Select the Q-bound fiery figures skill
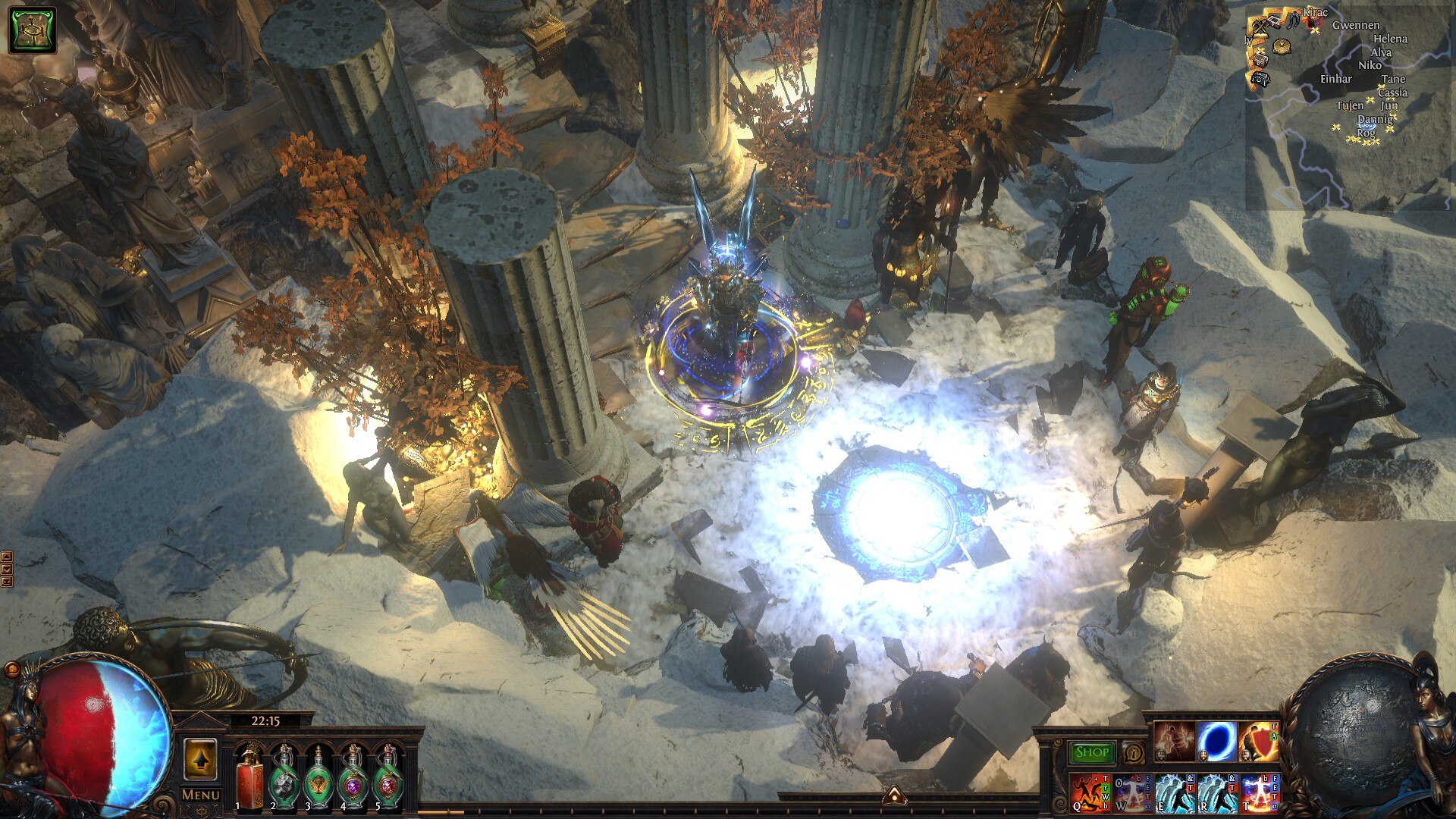The width and height of the screenshot is (1456, 819). [1090, 792]
